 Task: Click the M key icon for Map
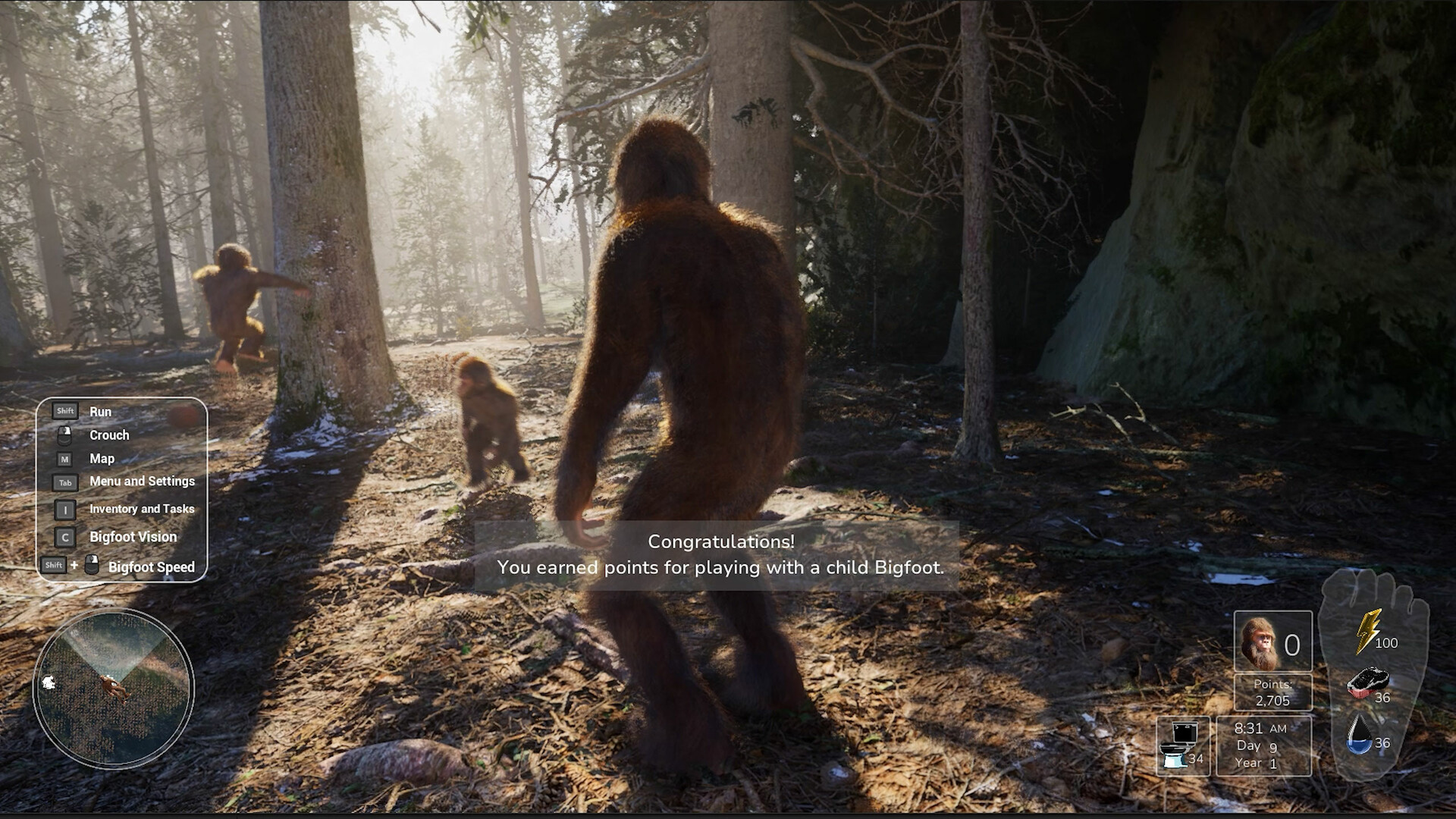(x=65, y=458)
